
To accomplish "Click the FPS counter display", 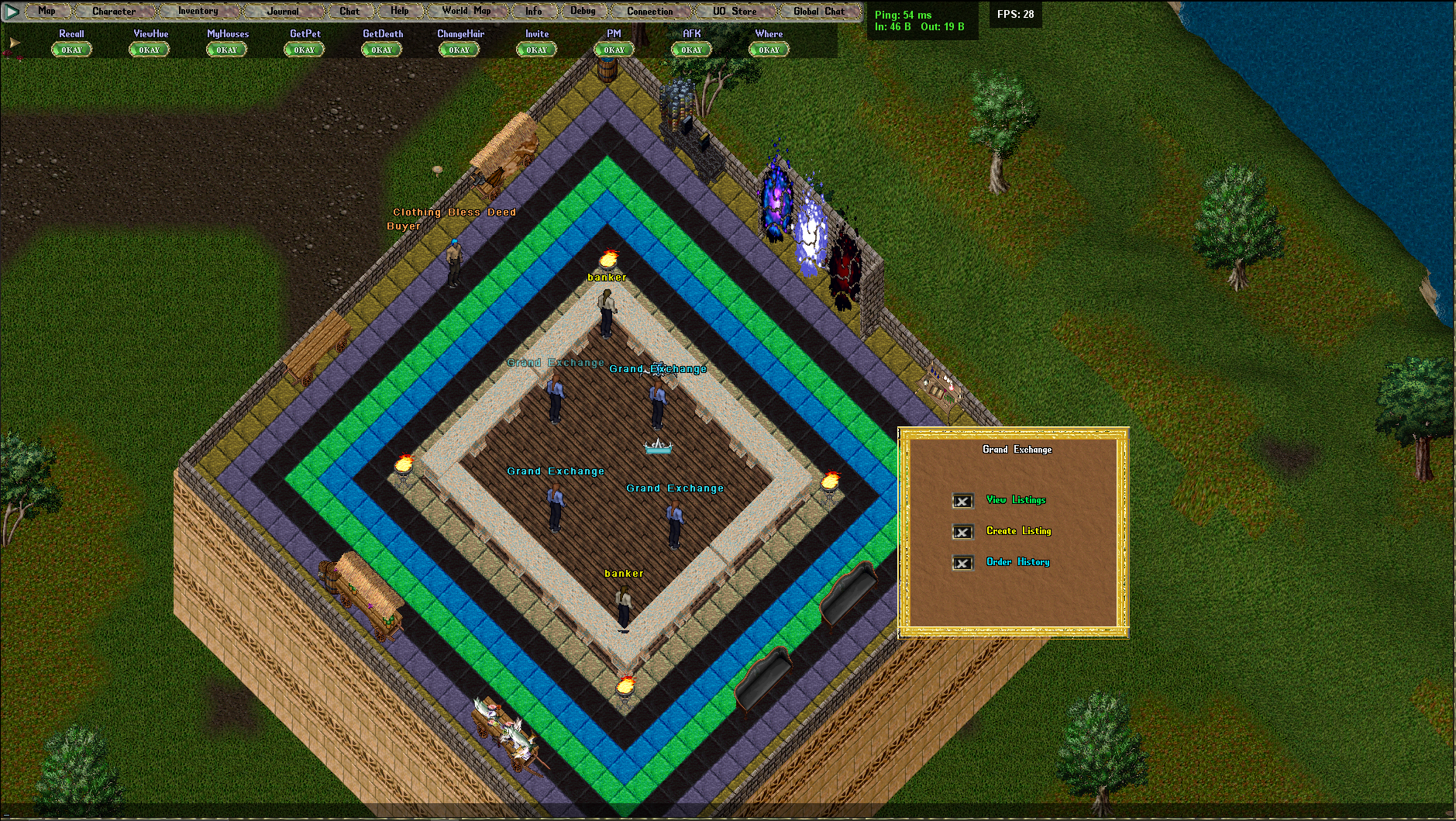I will tap(1016, 14).
